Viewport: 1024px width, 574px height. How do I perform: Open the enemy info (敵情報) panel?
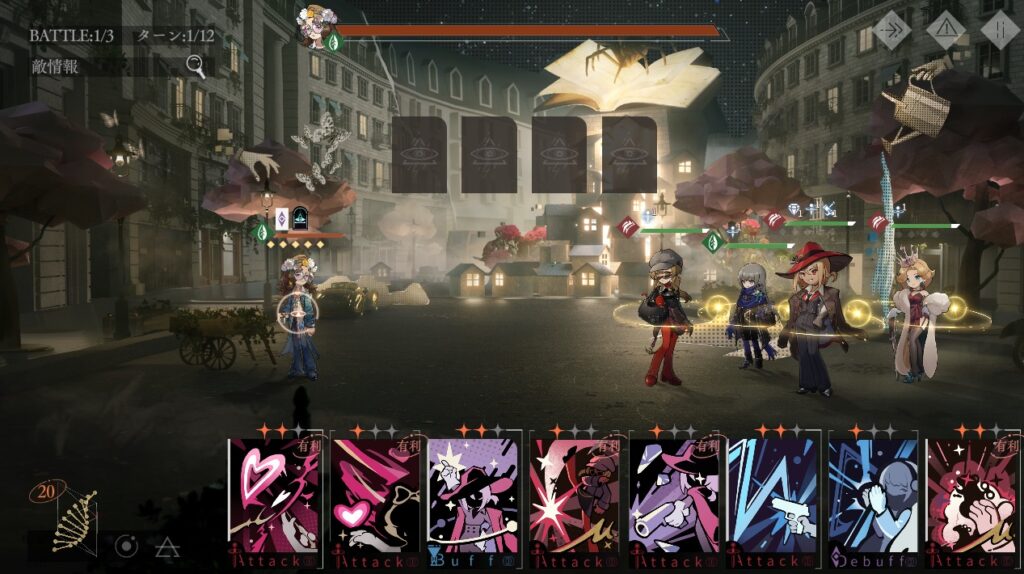pyautogui.click(x=118, y=67)
